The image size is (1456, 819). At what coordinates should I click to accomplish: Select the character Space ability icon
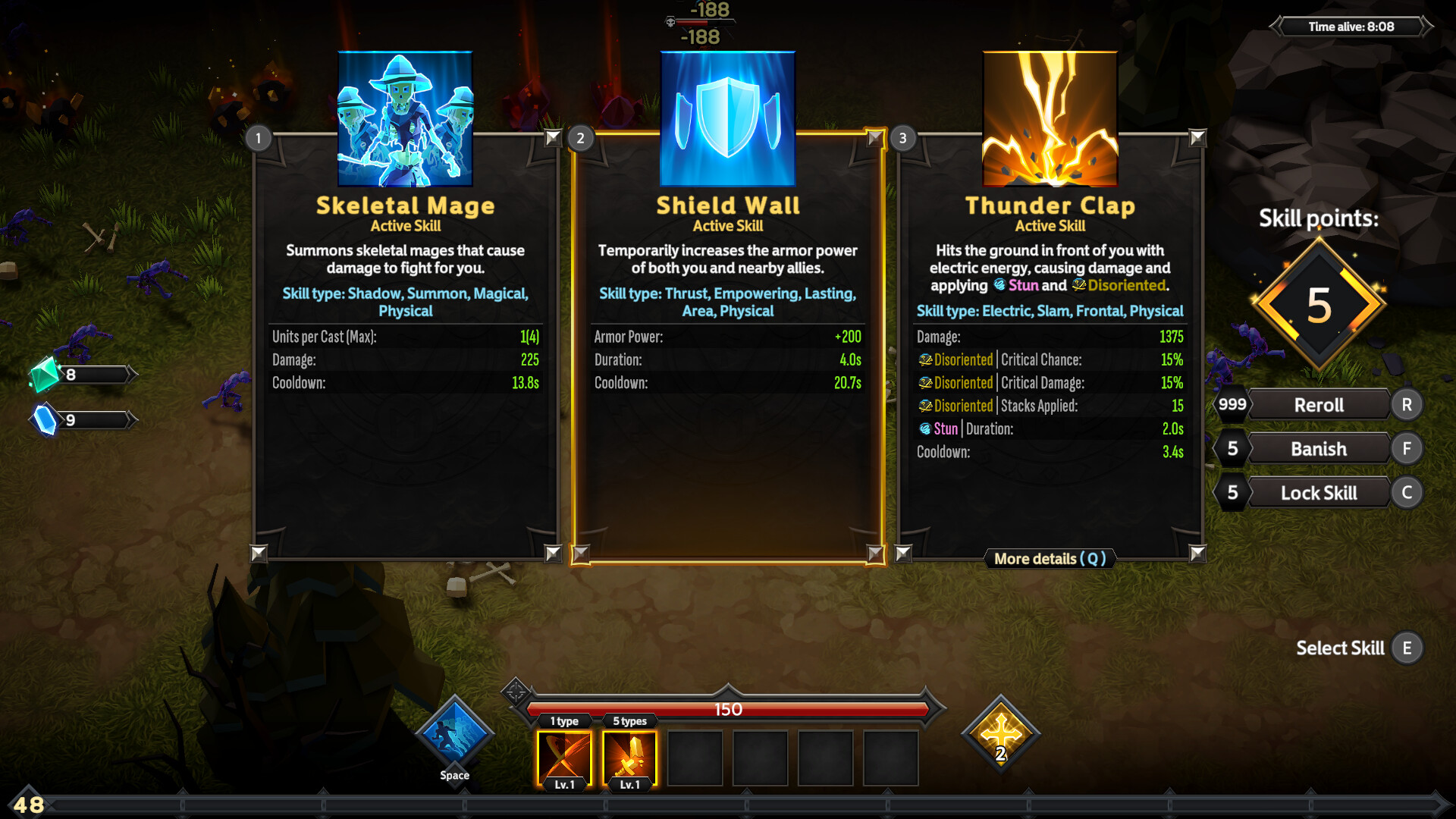tap(453, 733)
